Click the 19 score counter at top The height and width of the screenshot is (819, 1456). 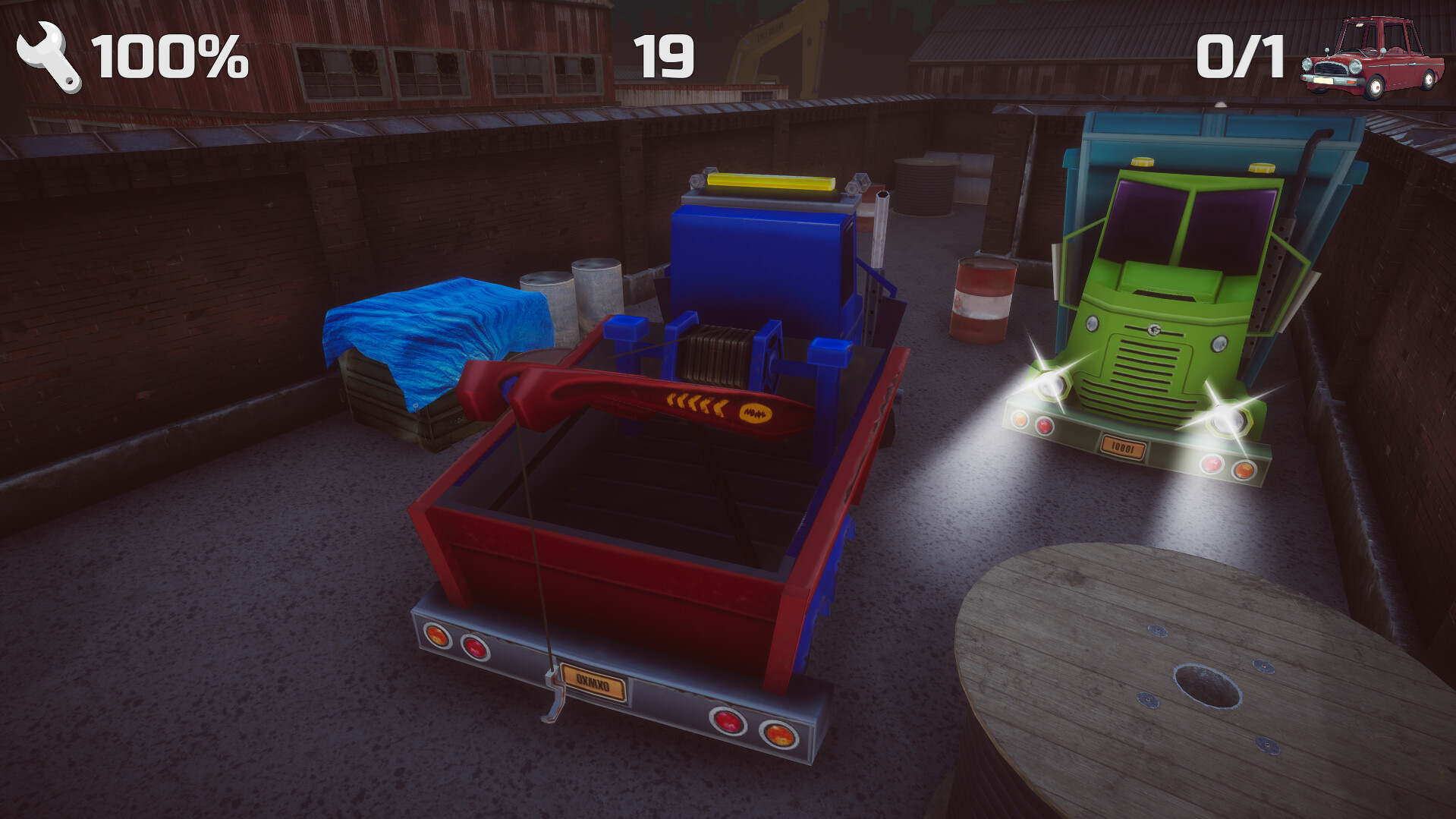[665, 55]
